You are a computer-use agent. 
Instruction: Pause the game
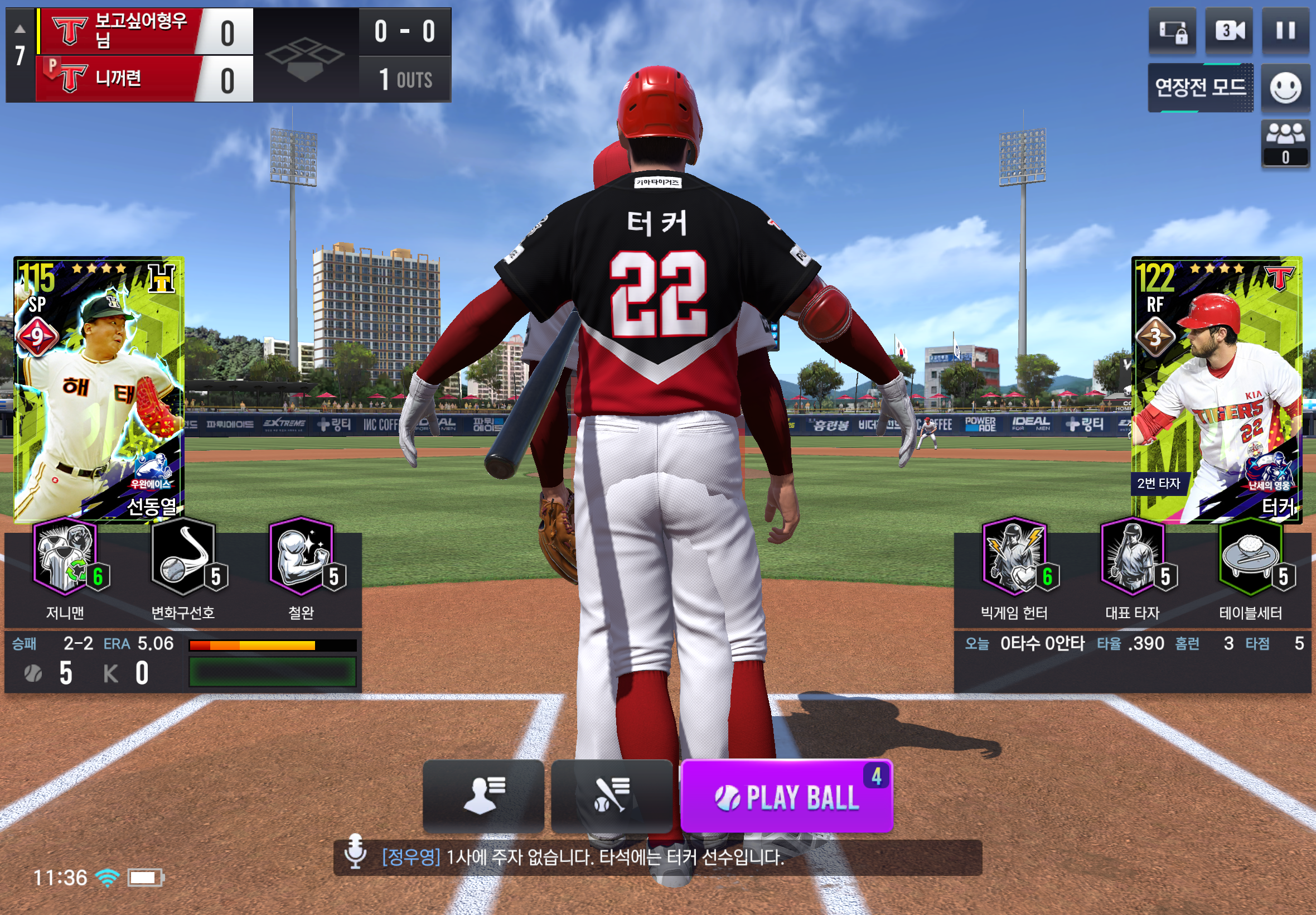tap(1285, 30)
